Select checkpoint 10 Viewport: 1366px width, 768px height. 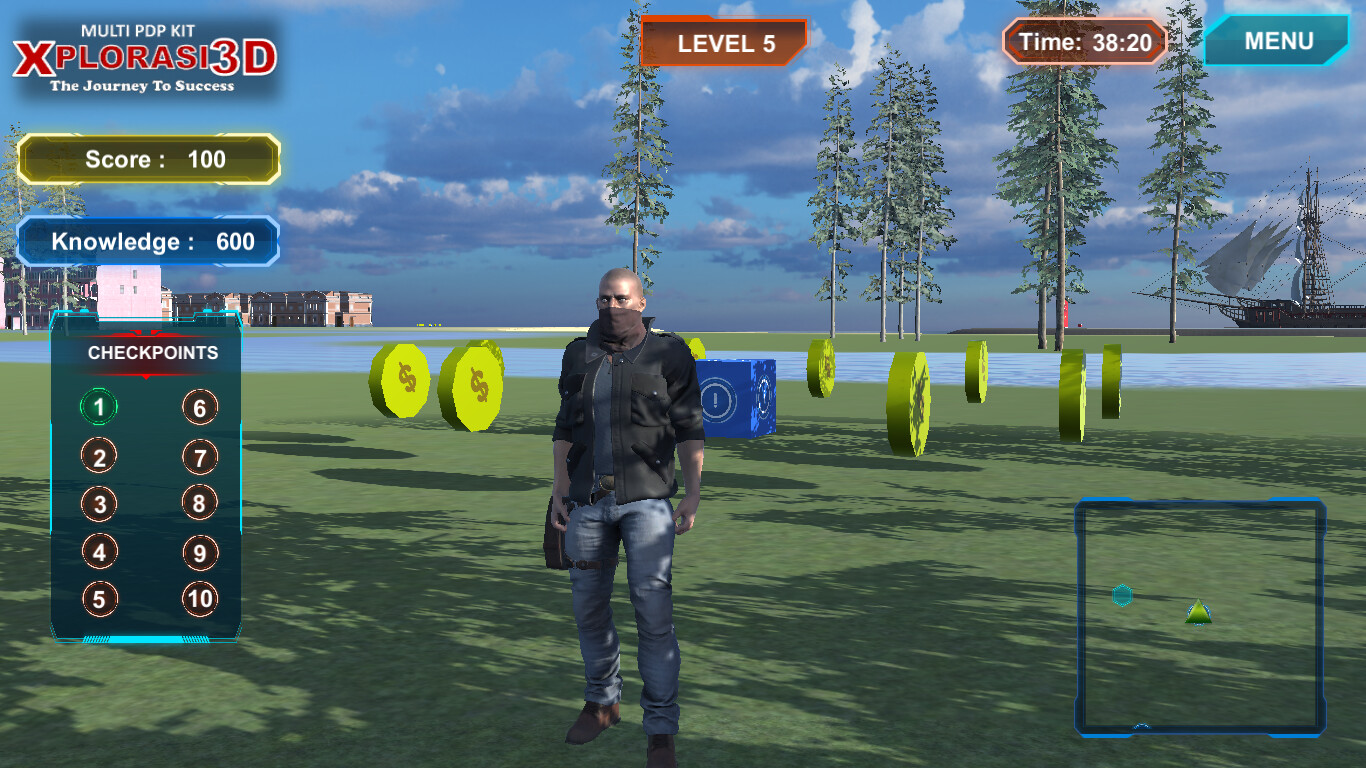point(198,598)
